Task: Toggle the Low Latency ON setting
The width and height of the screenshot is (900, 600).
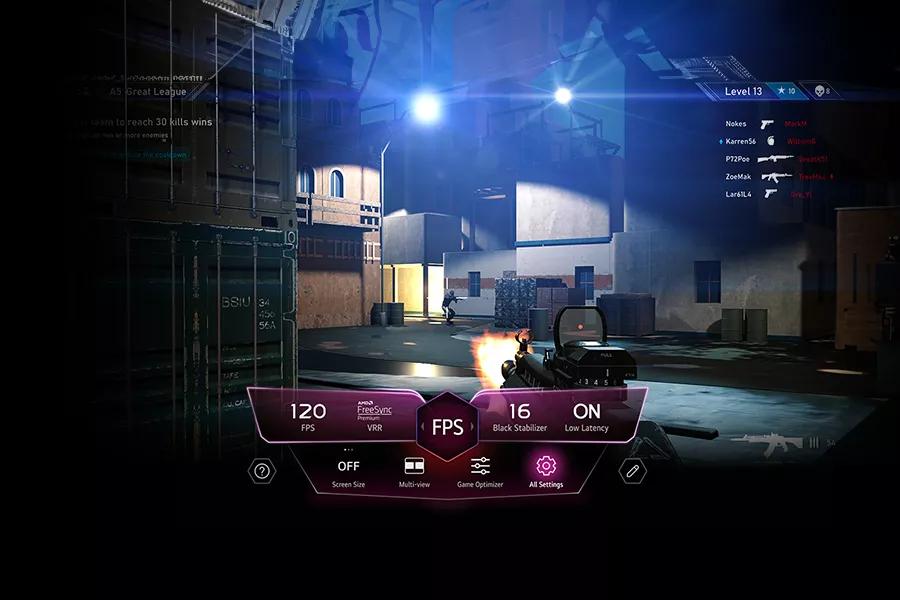Action: pos(586,417)
